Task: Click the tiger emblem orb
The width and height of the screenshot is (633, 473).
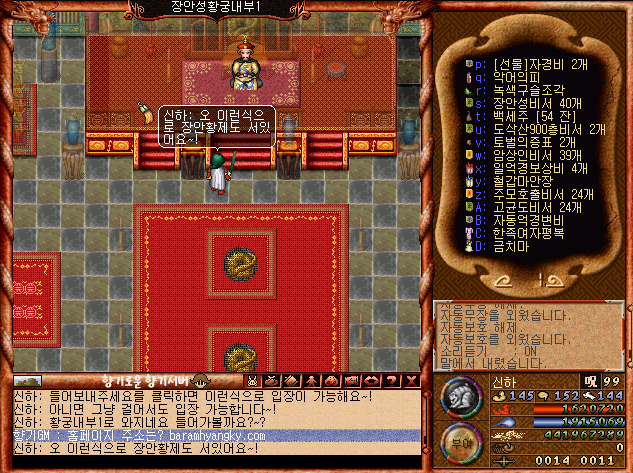Action: coord(461,399)
